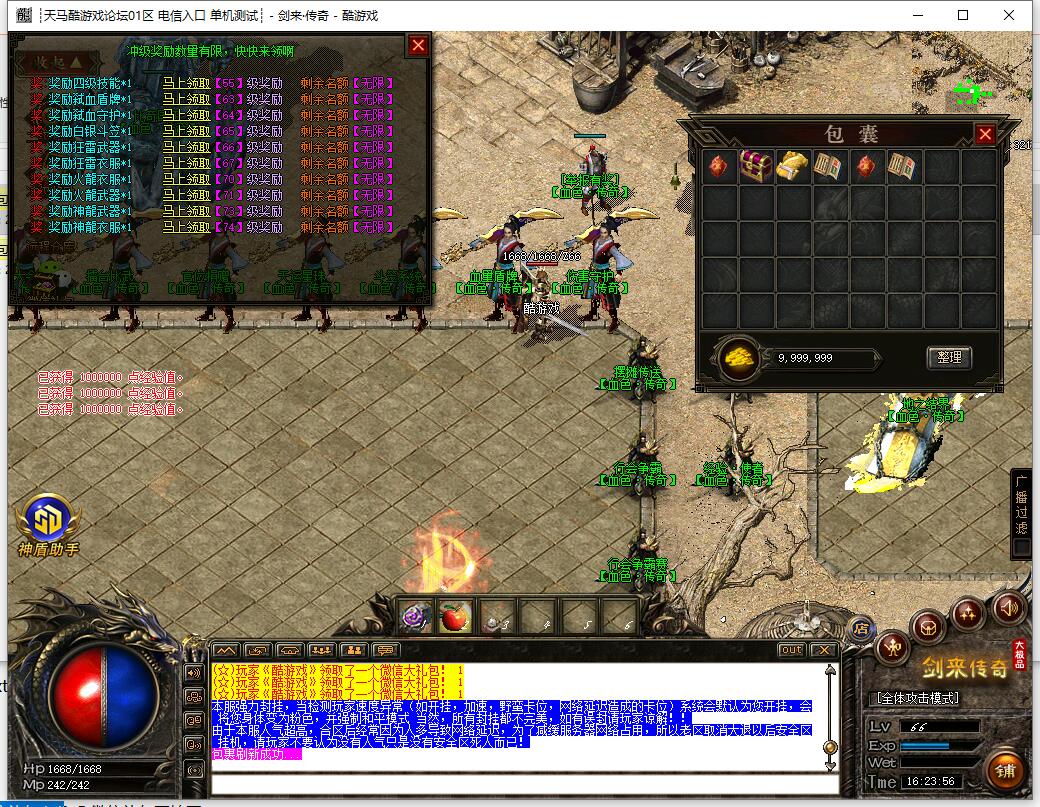Toggle sound with the speaker icon
Image resolution: width=1040 pixels, height=807 pixels.
point(1008,606)
